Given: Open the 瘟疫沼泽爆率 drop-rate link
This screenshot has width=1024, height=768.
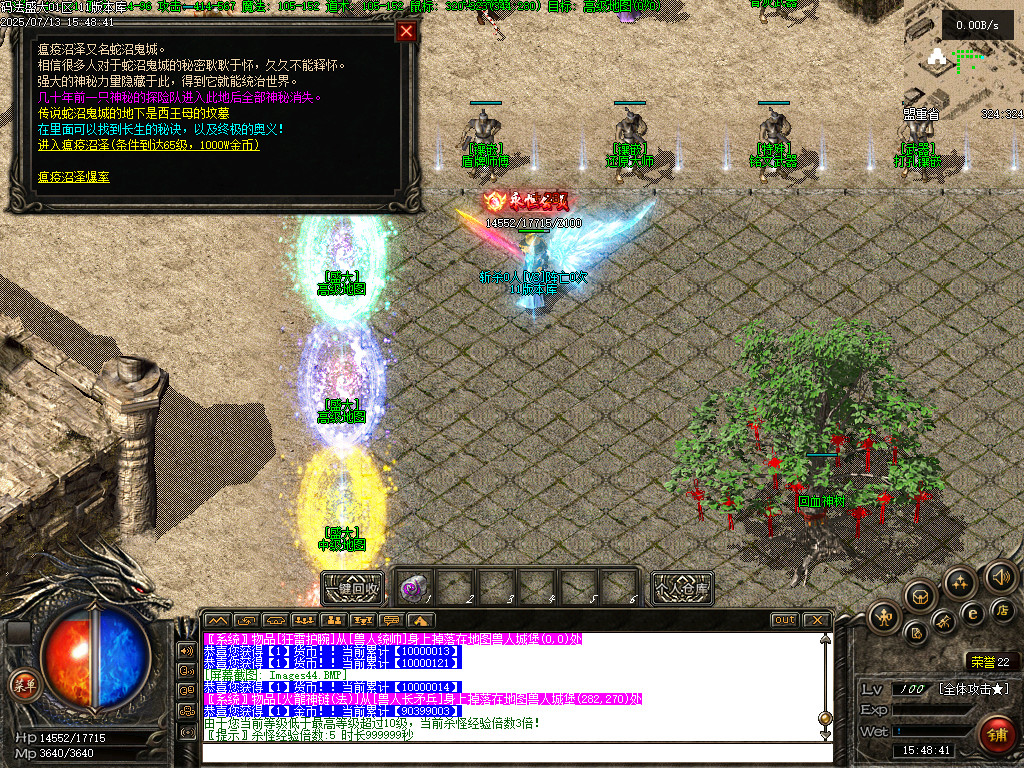Looking at the screenshot, I should point(74,177).
